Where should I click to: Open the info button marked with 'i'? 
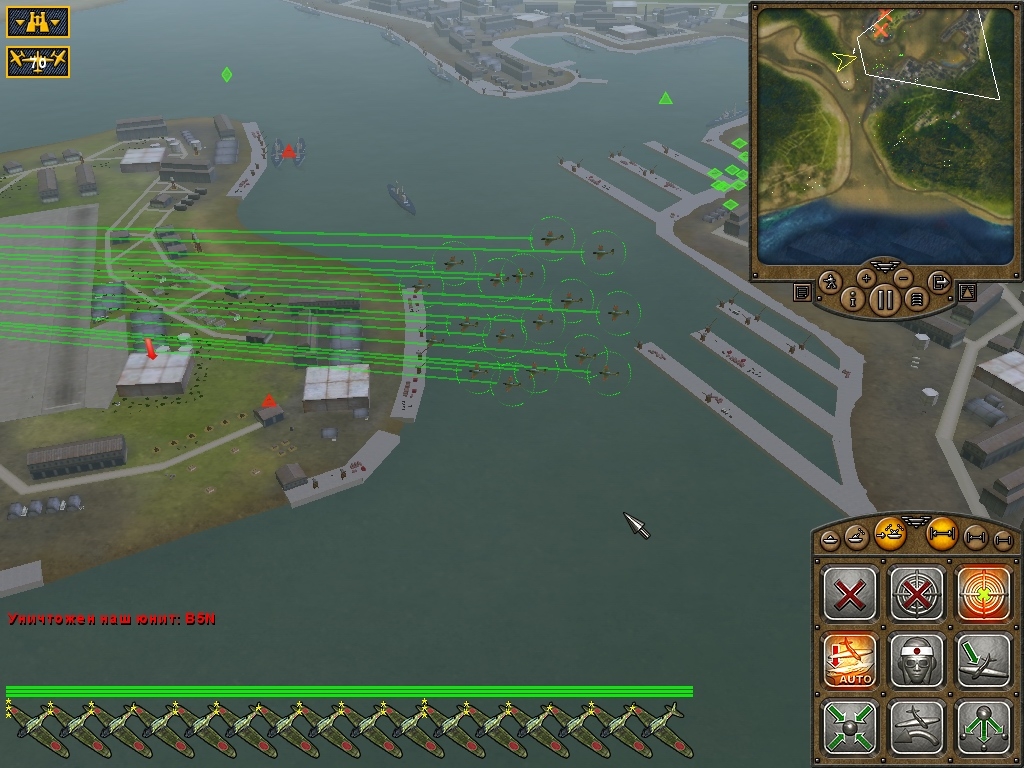[x=854, y=297]
